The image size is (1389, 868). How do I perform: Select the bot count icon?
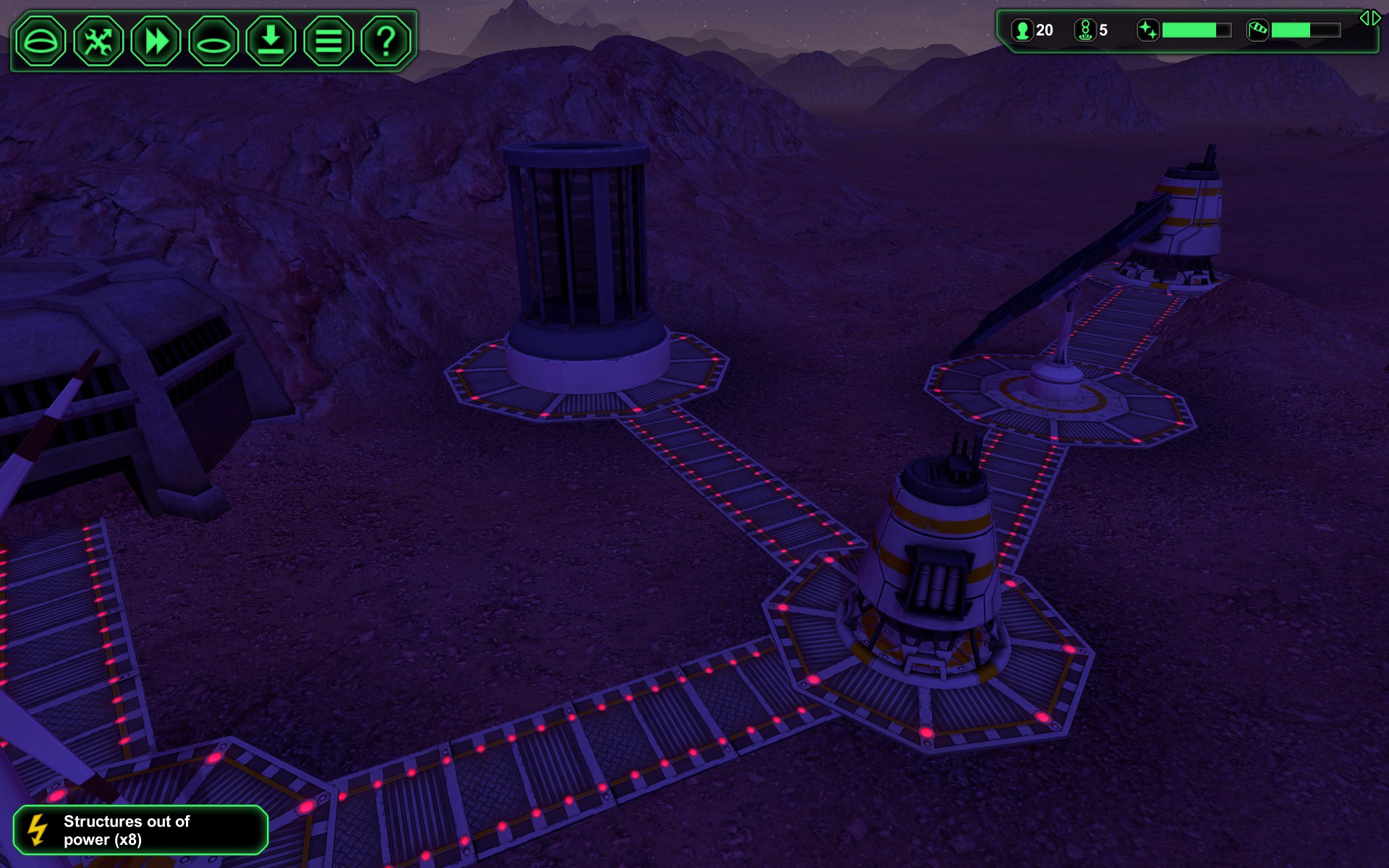click(x=1085, y=30)
